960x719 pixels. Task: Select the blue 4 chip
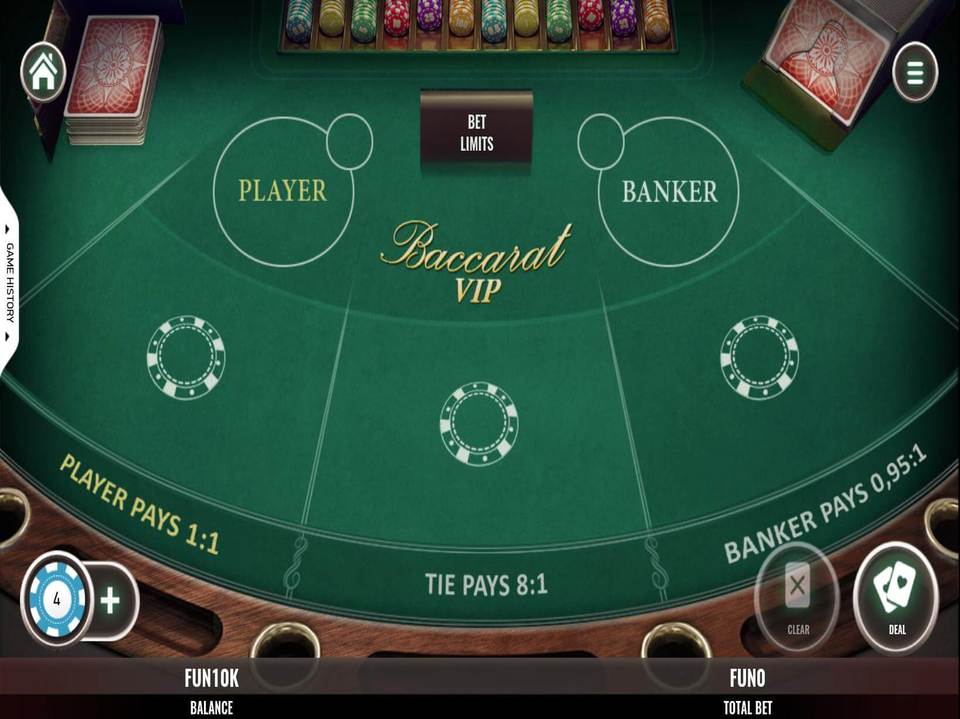point(57,600)
